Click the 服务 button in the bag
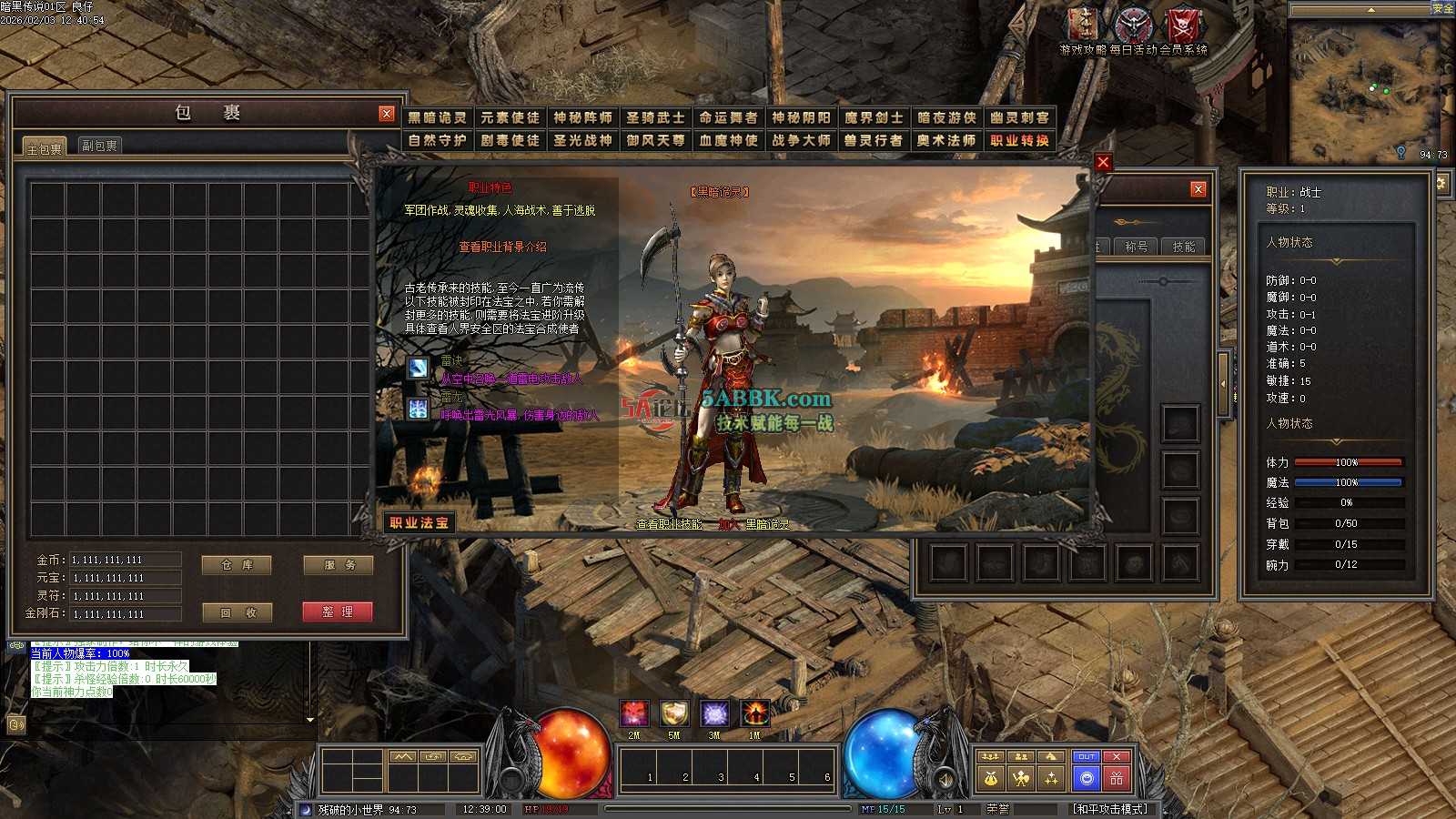 point(339,565)
